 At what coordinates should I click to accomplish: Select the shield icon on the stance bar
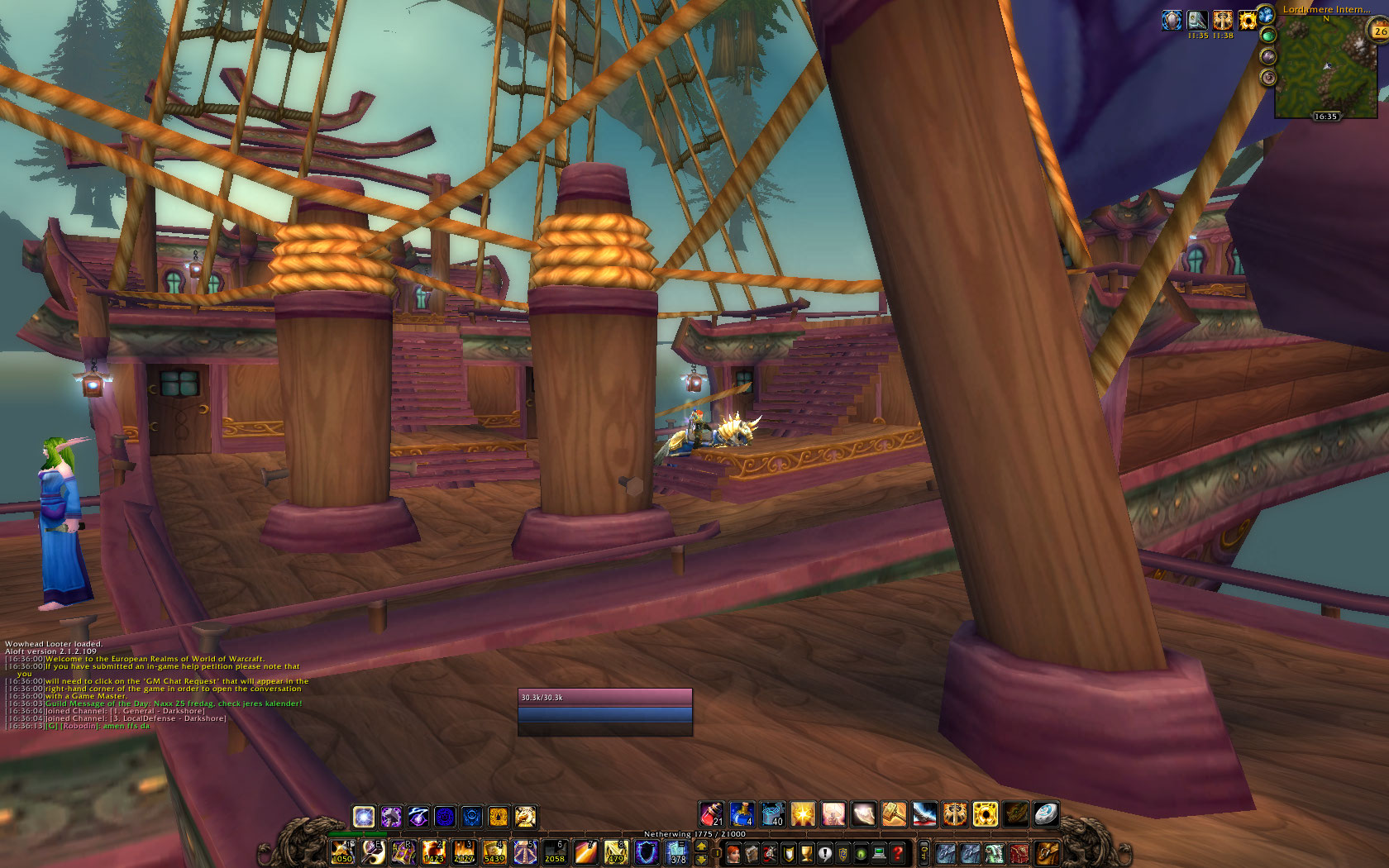click(444, 818)
